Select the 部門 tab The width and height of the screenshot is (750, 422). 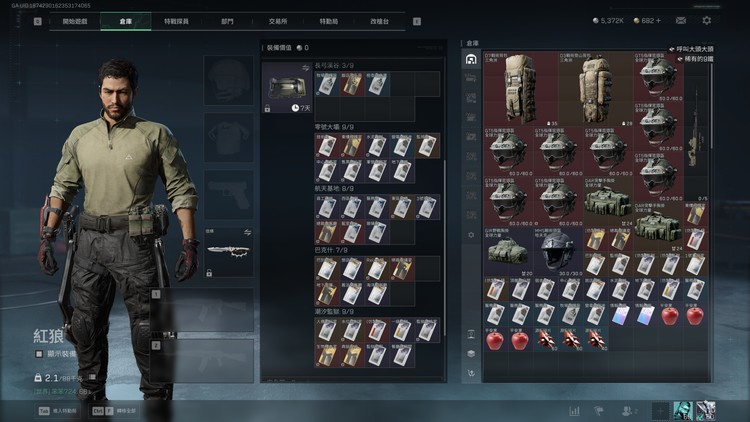tap(227, 20)
